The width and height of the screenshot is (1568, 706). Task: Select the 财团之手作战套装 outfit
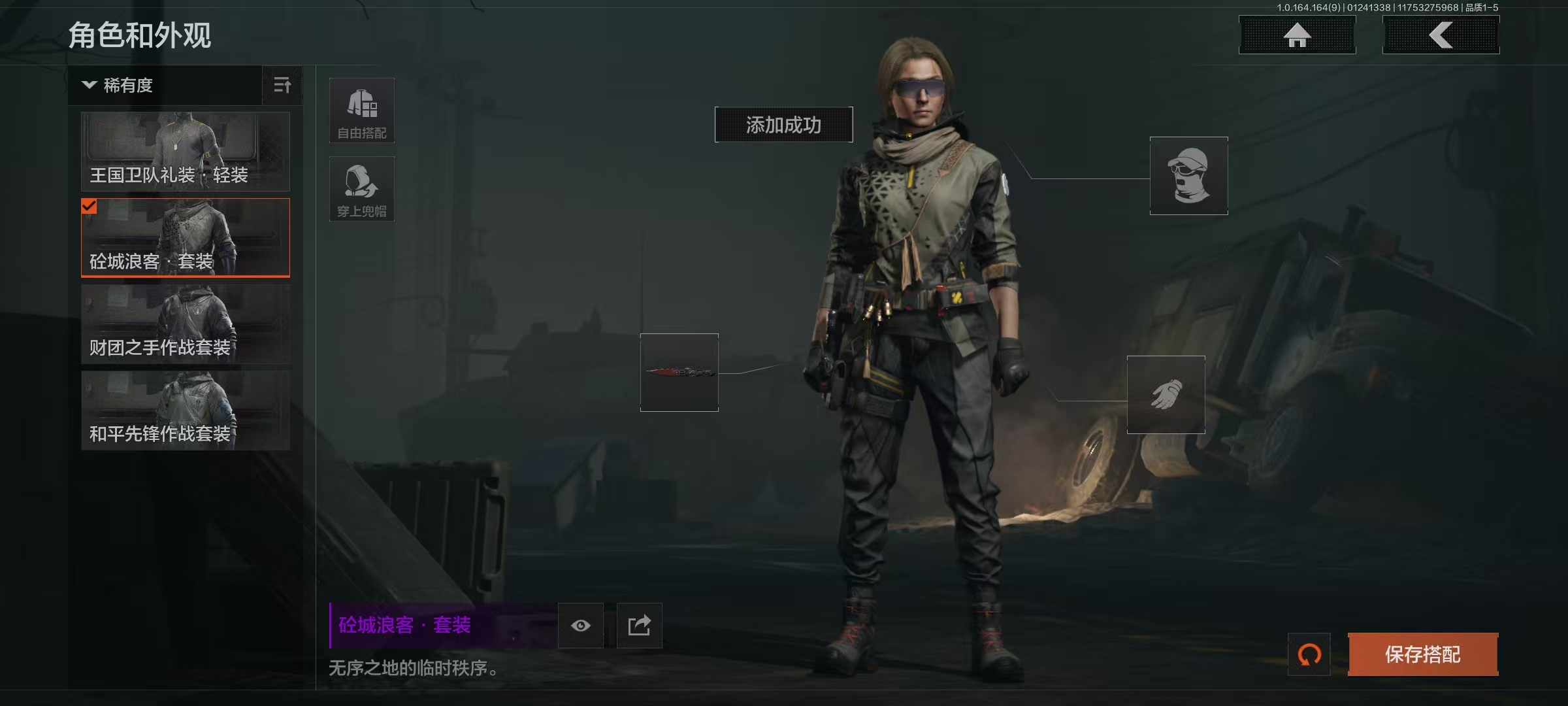point(186,324)
